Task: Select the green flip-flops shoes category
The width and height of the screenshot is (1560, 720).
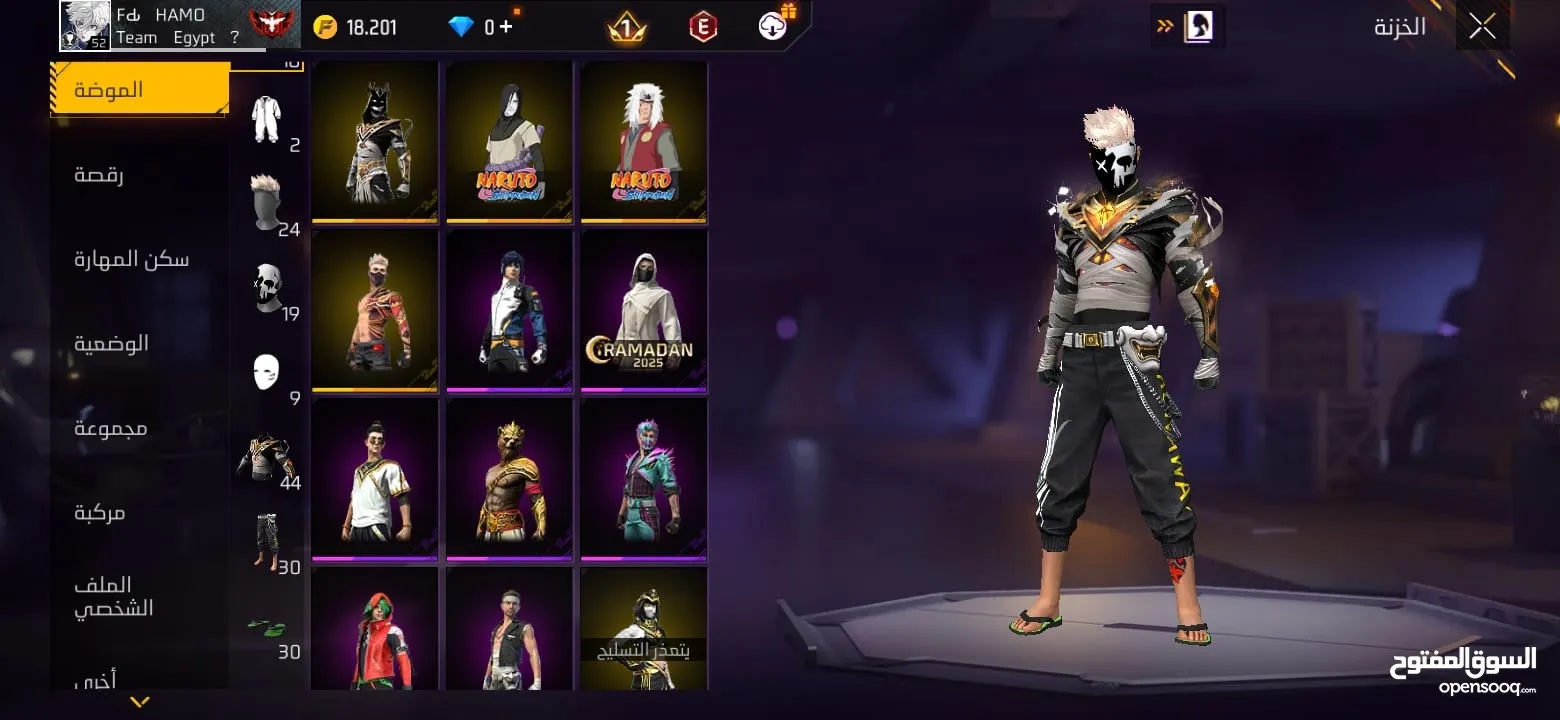Action: pos(267,628)
